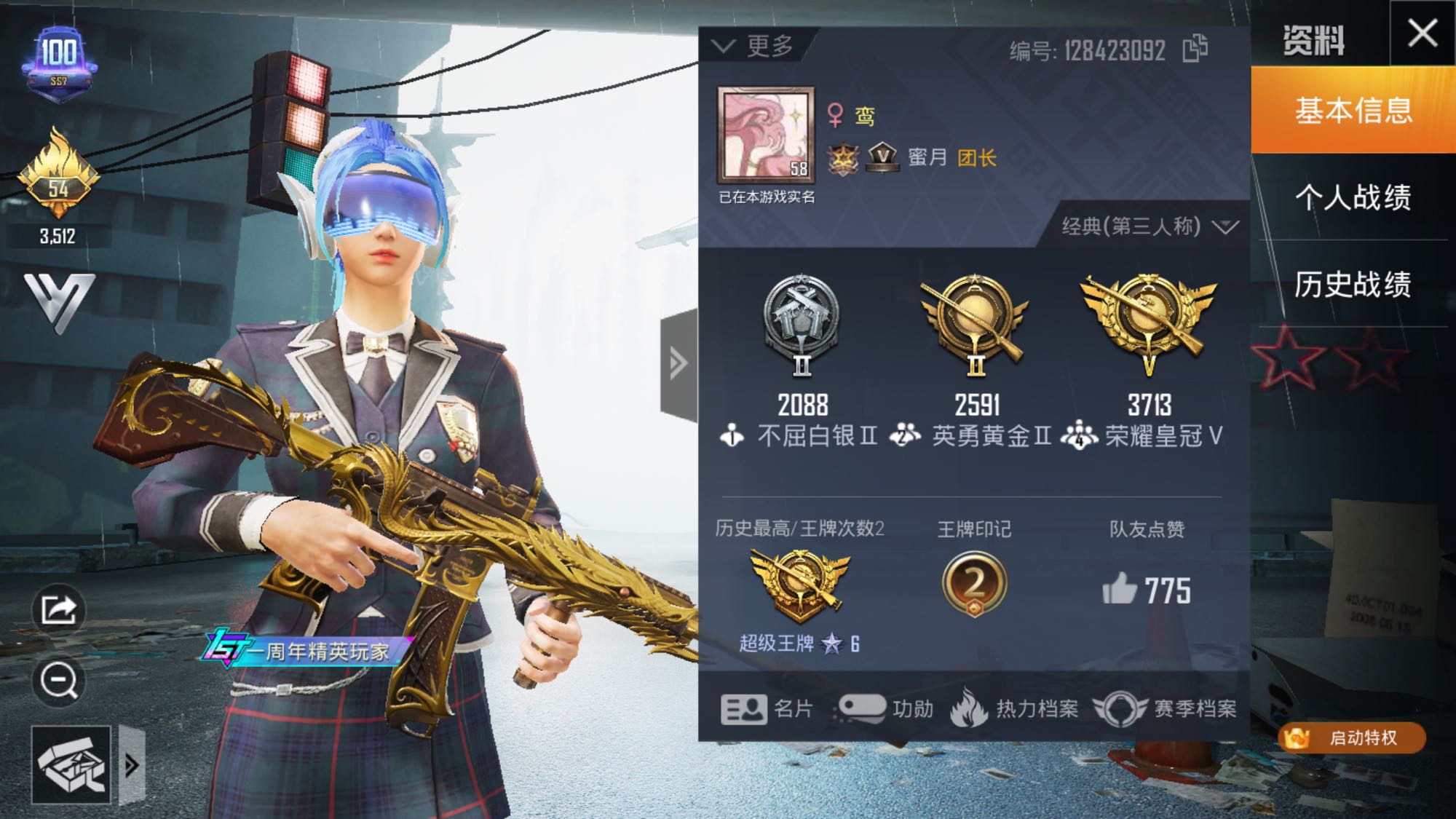Share the profile with the share icon
Viewport: 1456px width, 819px height.
(x=58, y=609)
